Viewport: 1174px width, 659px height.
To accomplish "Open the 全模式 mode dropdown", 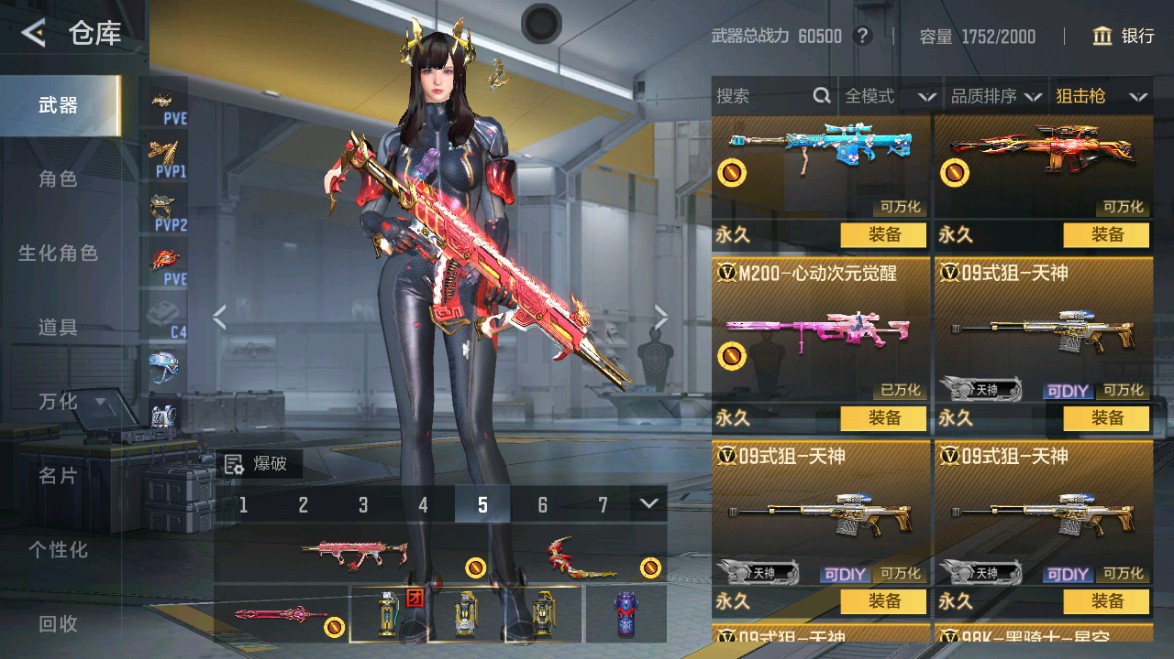I will (889, 96).
